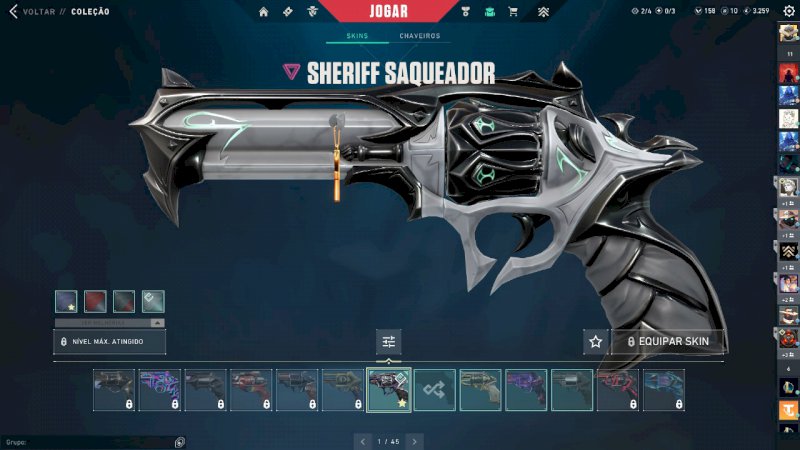Go to previous skin page arrow
Image resolution: width=800 pixels, height=450 pixels.
point(364,440)
